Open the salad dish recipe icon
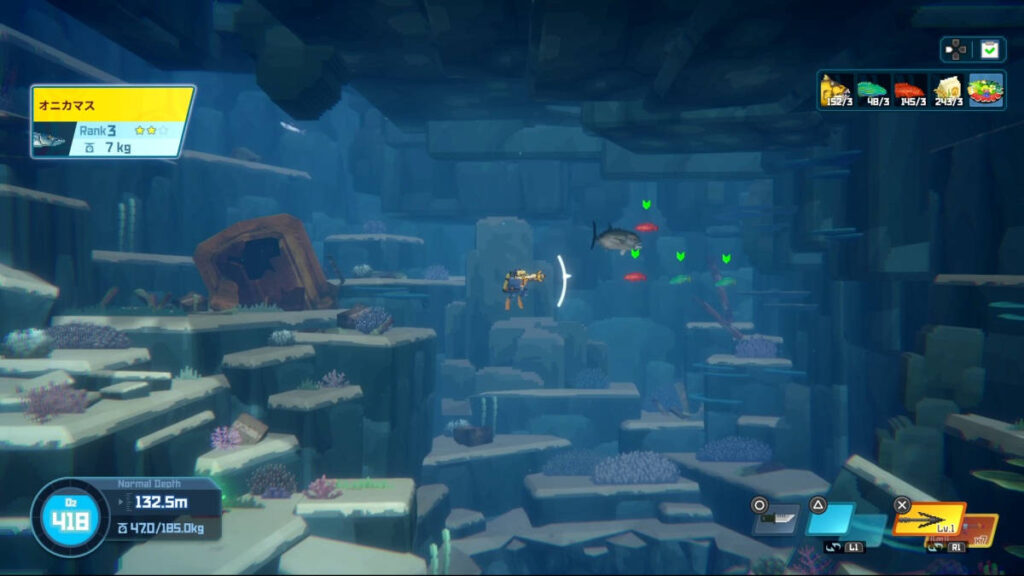Screen dimensions: 1024x576 tap(986, 90)
